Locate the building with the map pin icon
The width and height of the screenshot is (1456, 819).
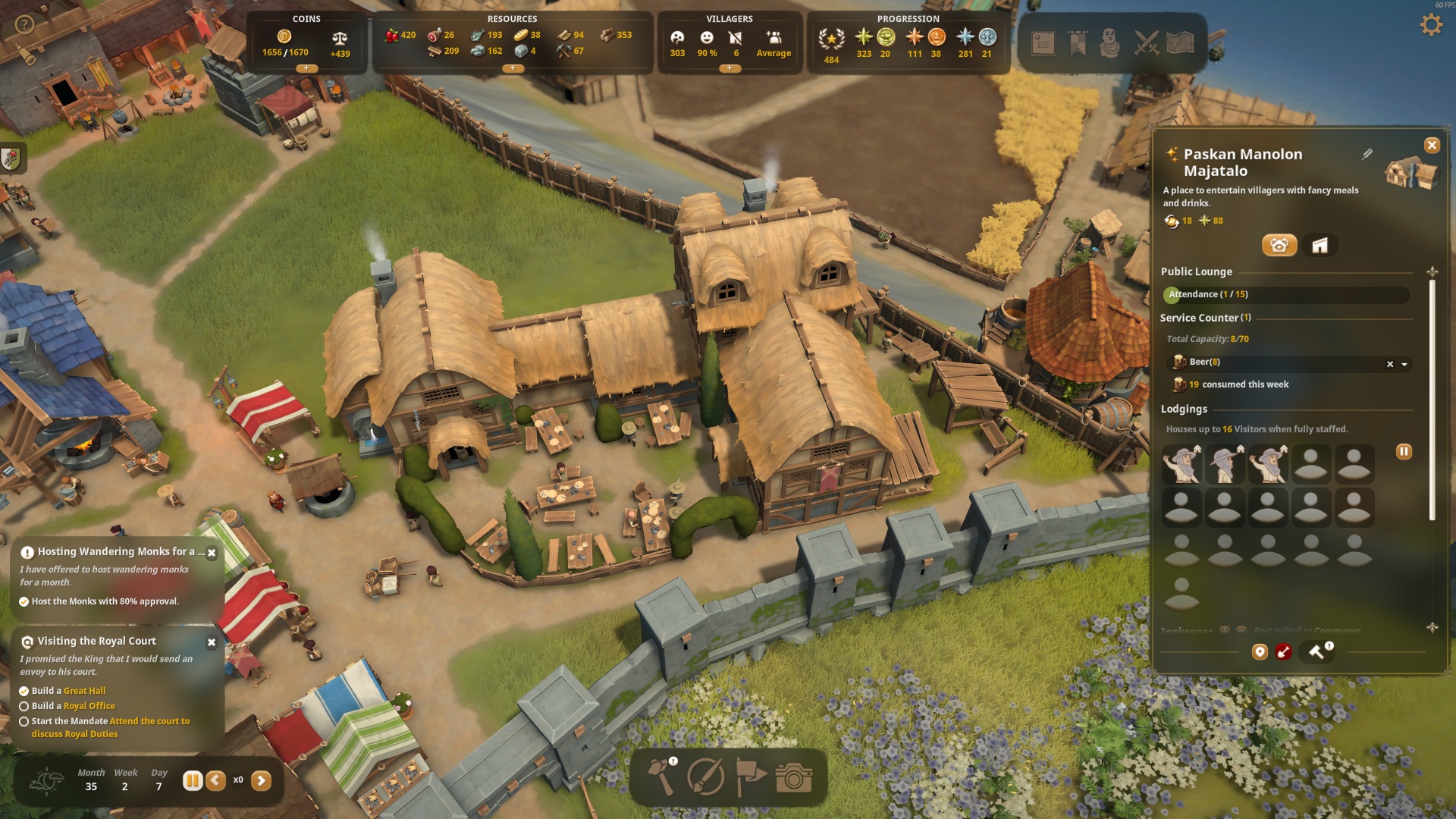[x=1260, y=651]
